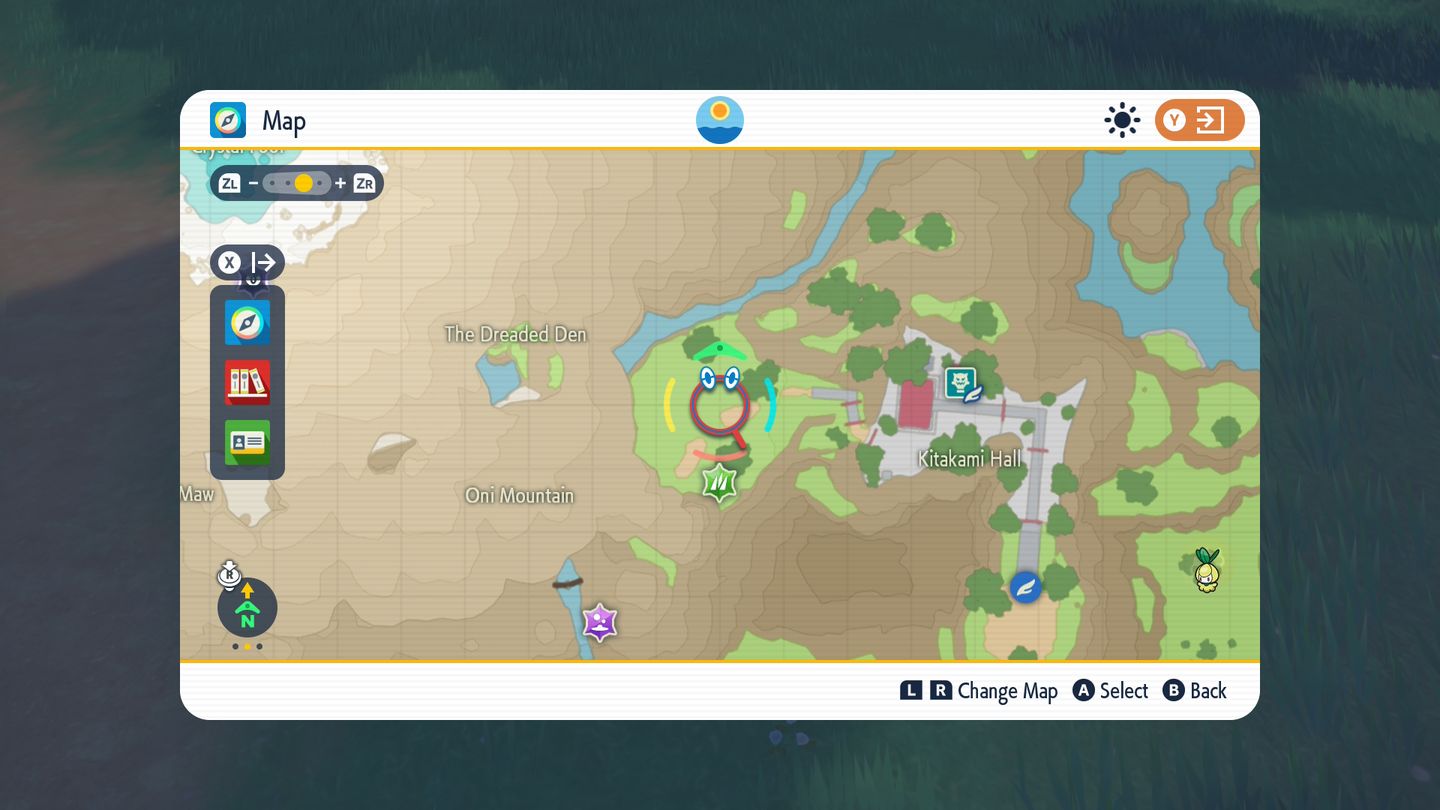Image resolution: width=1440 pixels, height=810 pixels.
Task: Click the exit map button at top right
Action: [1199, 121]
